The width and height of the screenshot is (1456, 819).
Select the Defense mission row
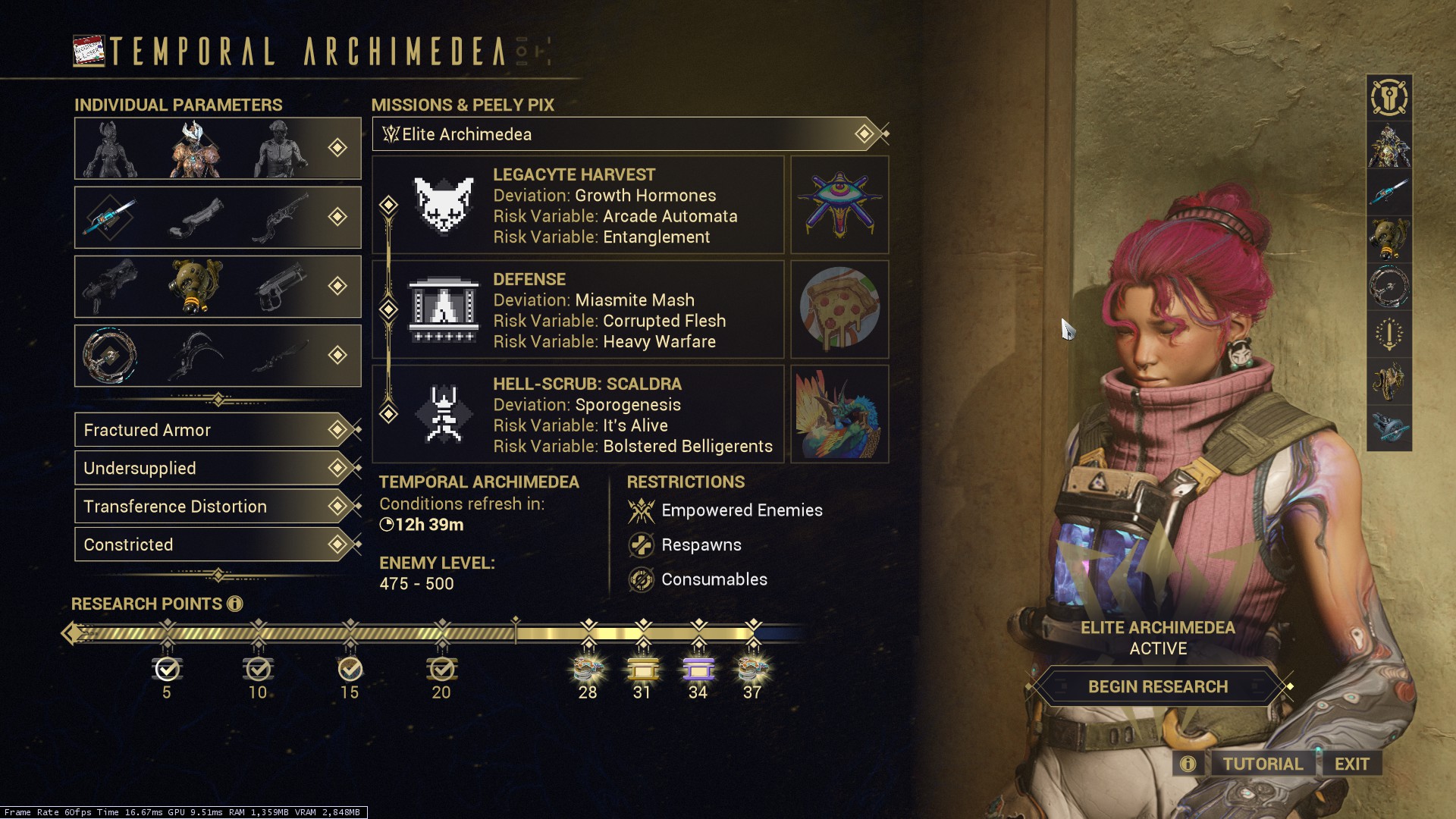(578, 310)
